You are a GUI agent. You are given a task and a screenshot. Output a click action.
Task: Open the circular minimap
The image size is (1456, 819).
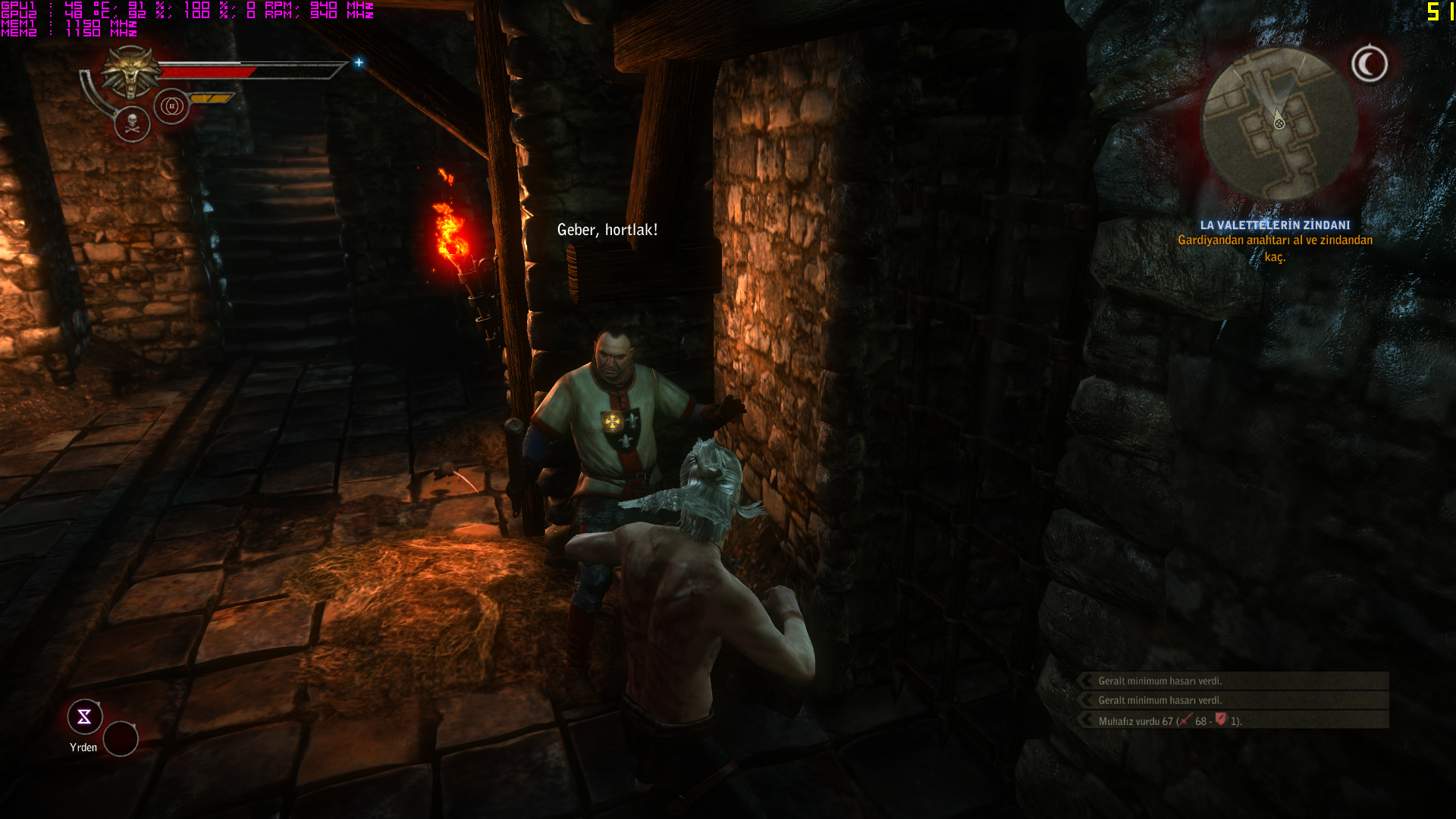tap(1279, 125)
